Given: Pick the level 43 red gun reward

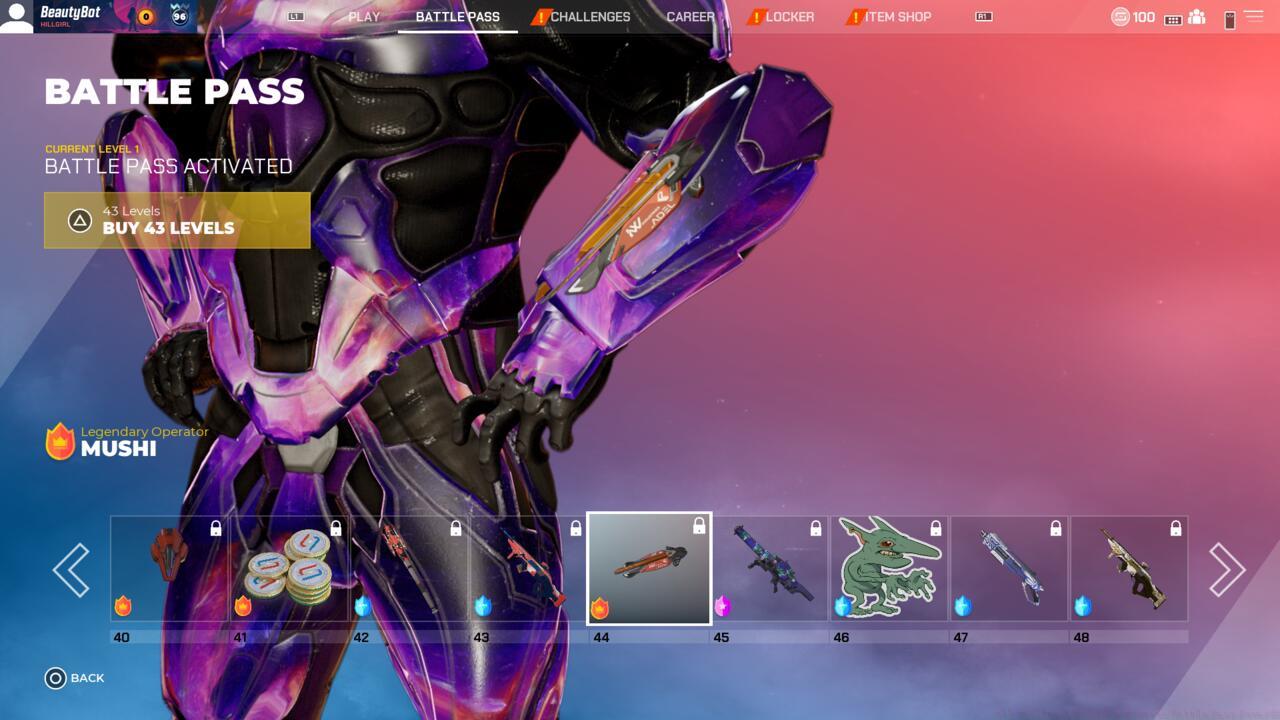Looking at the screenshot, I should tap(529, 569).
